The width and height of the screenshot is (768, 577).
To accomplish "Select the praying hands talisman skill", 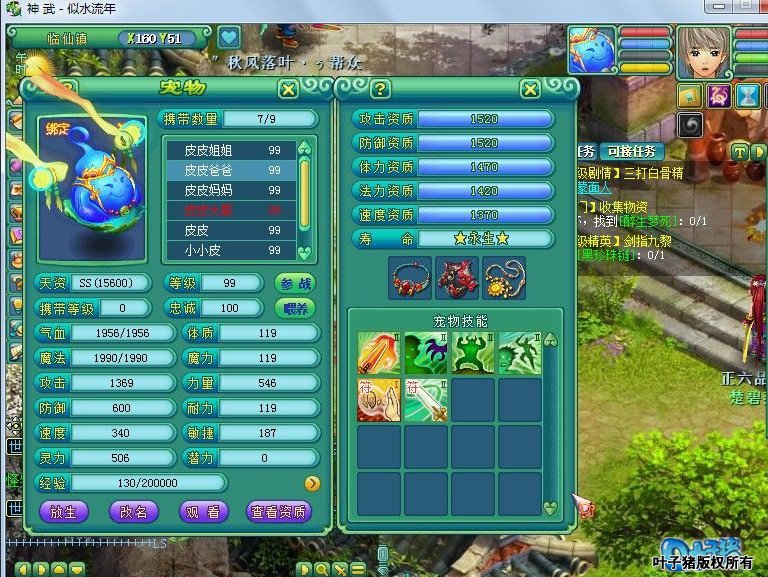I will coord(379,400).
